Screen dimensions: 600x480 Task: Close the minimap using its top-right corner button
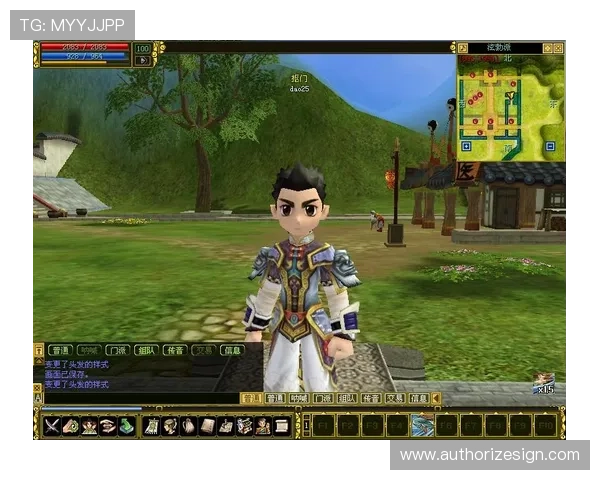[x=560, y=47]
